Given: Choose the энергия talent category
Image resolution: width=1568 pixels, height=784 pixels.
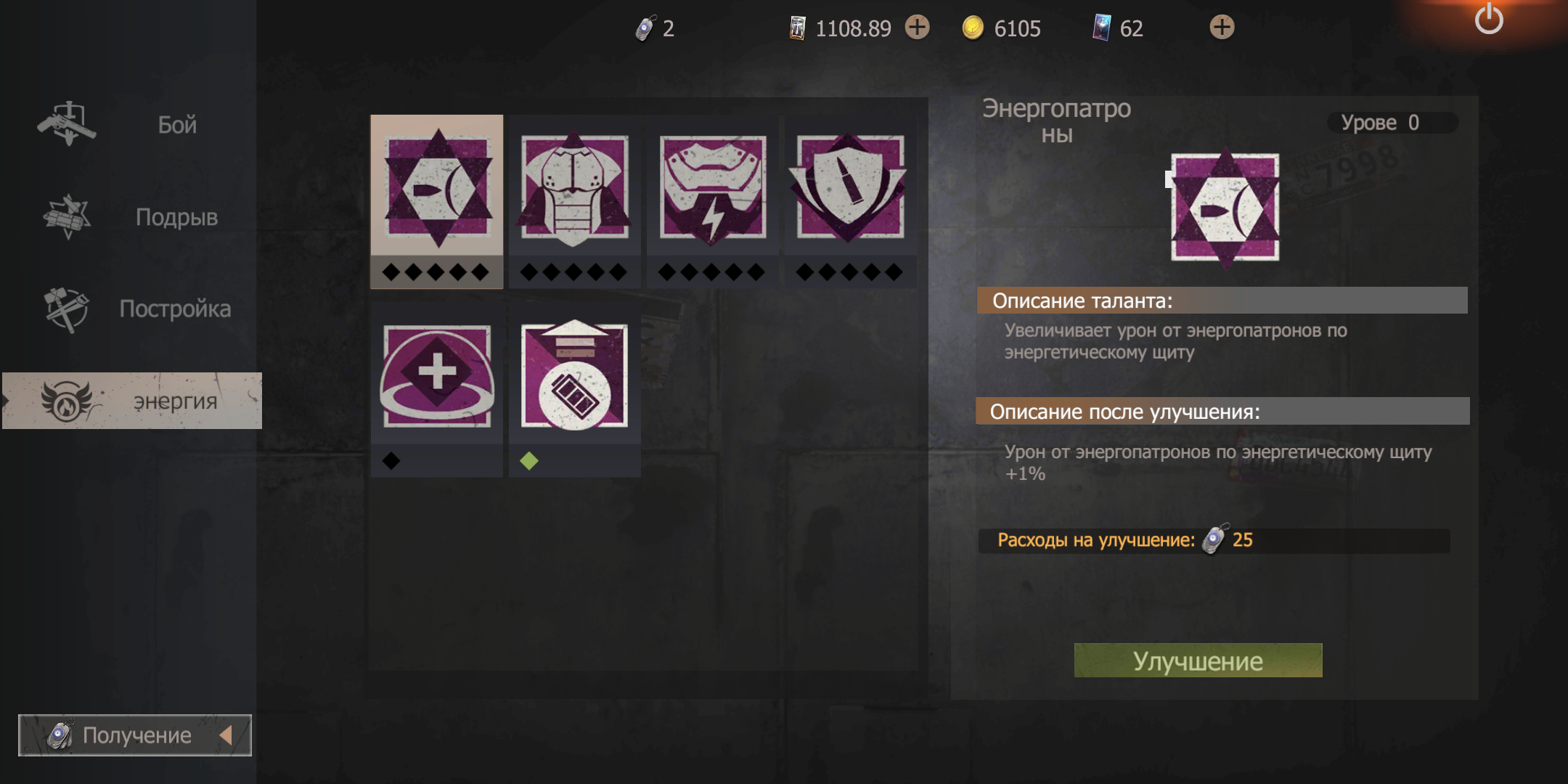Looking at the screenshot, I should pyautogui.click(x=132, y=401).
